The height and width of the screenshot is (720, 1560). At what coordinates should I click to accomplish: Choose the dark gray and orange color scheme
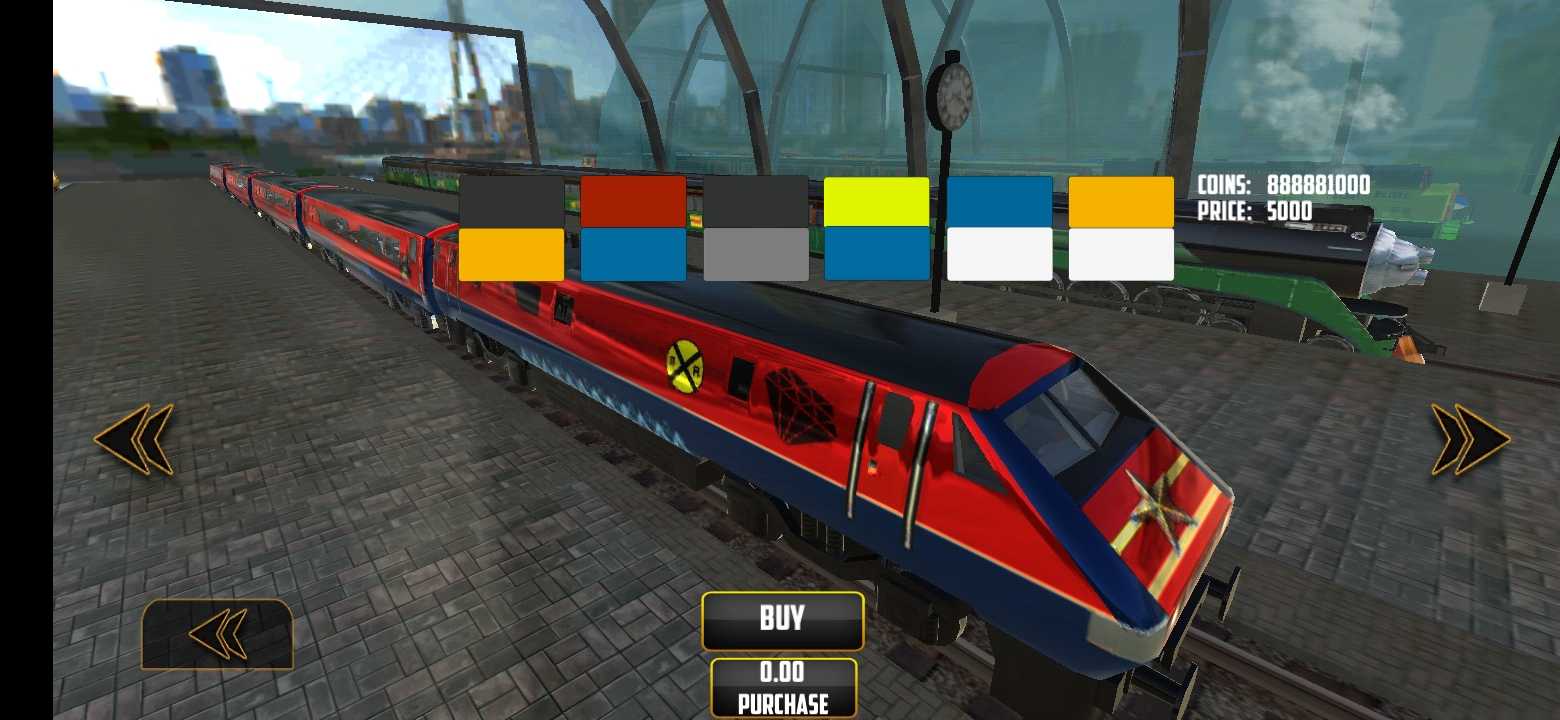click(511, 228)
